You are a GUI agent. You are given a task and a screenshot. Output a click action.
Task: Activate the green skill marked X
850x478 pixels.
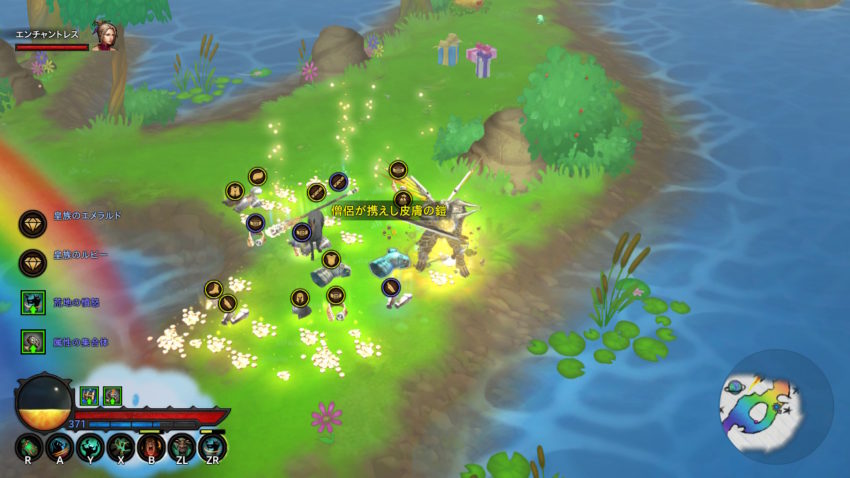[121, 447]
